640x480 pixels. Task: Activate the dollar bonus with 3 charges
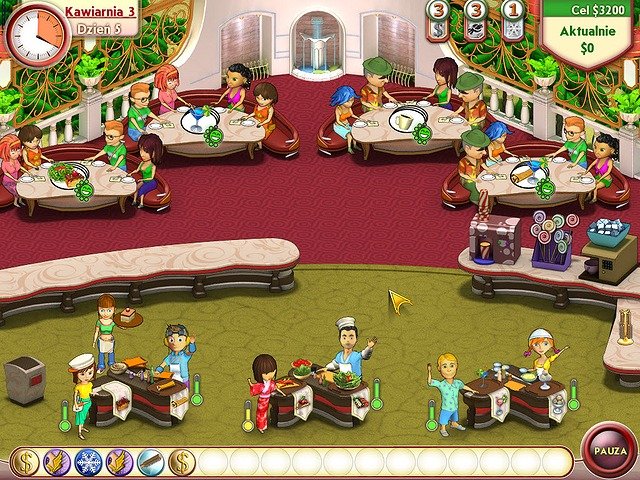pos(438,21)
